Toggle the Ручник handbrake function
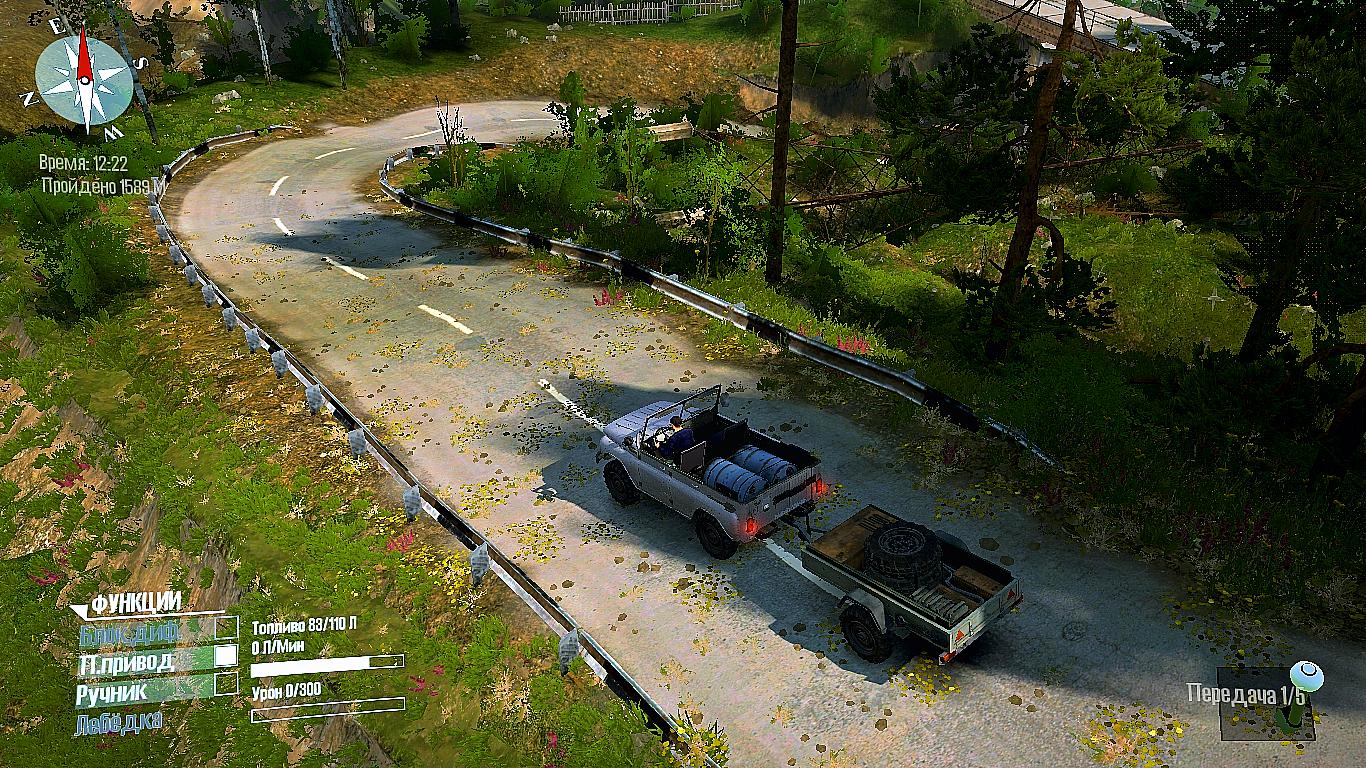The image size is (1366, 768). pyautogui.click(x=227, y=684)
